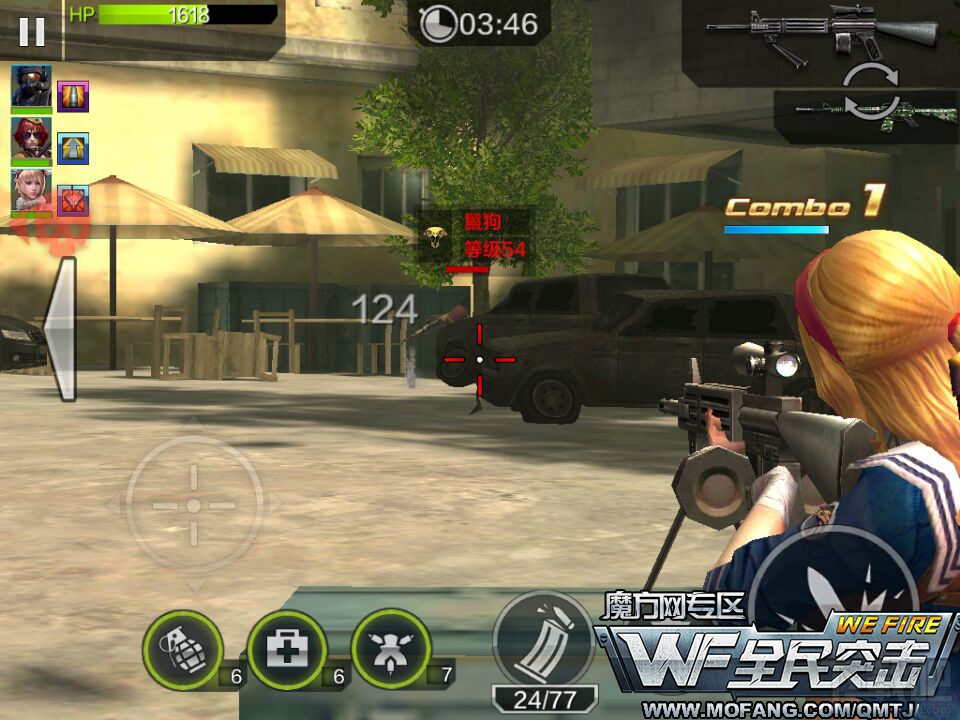
Task: Activate the missile strike ability button
Action: (391, 650)
